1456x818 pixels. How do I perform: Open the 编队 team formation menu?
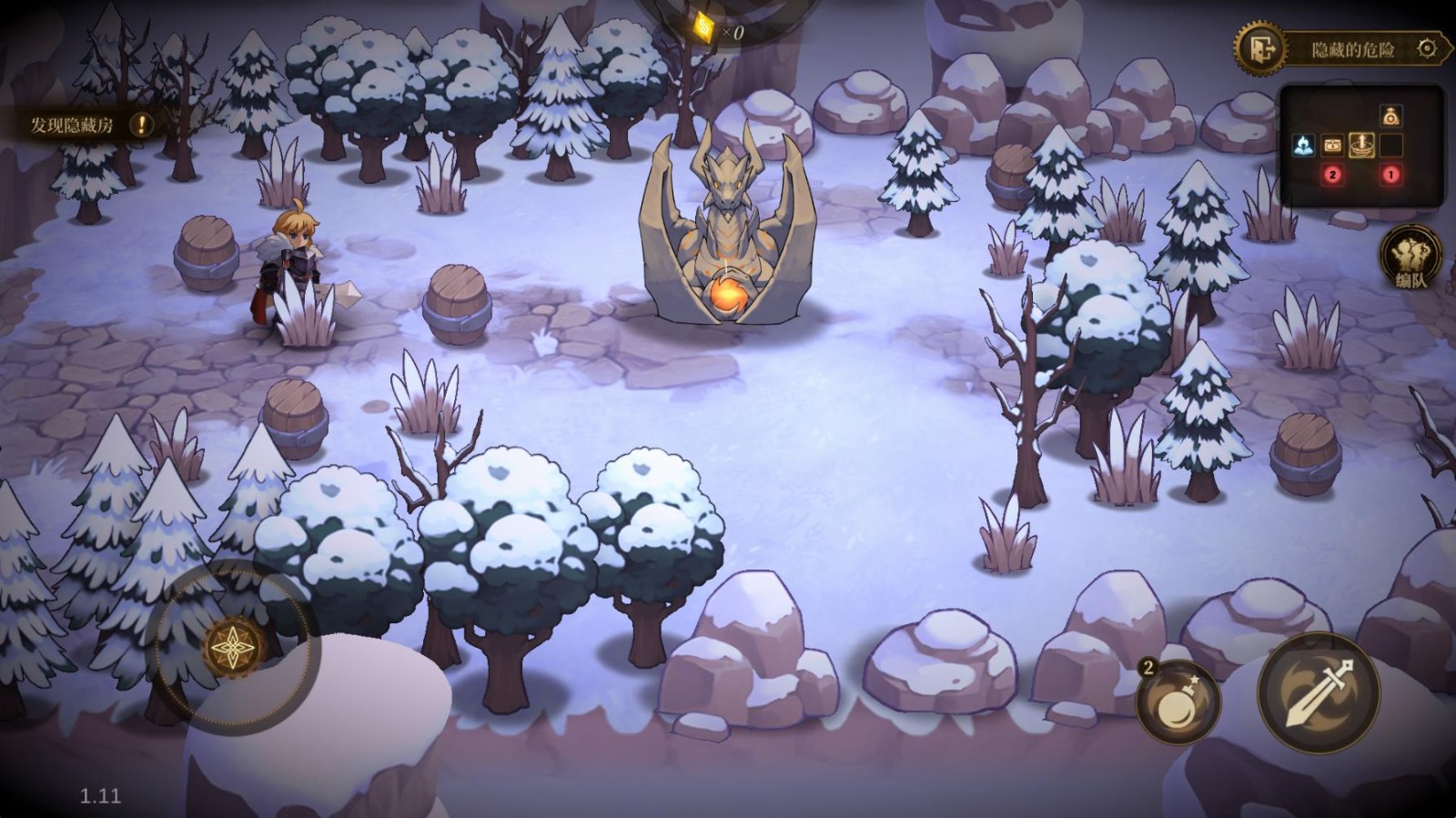1410,259
